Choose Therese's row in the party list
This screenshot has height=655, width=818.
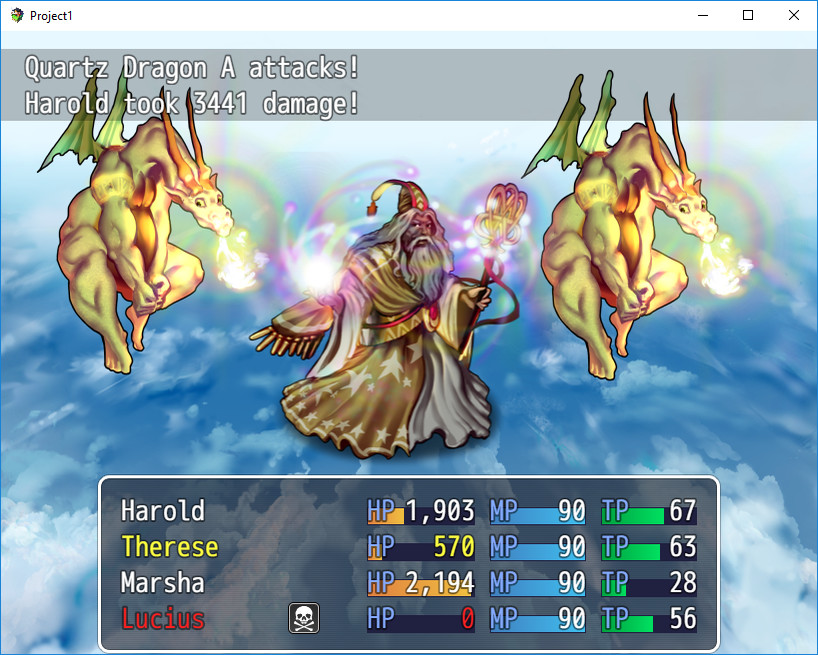169,547
